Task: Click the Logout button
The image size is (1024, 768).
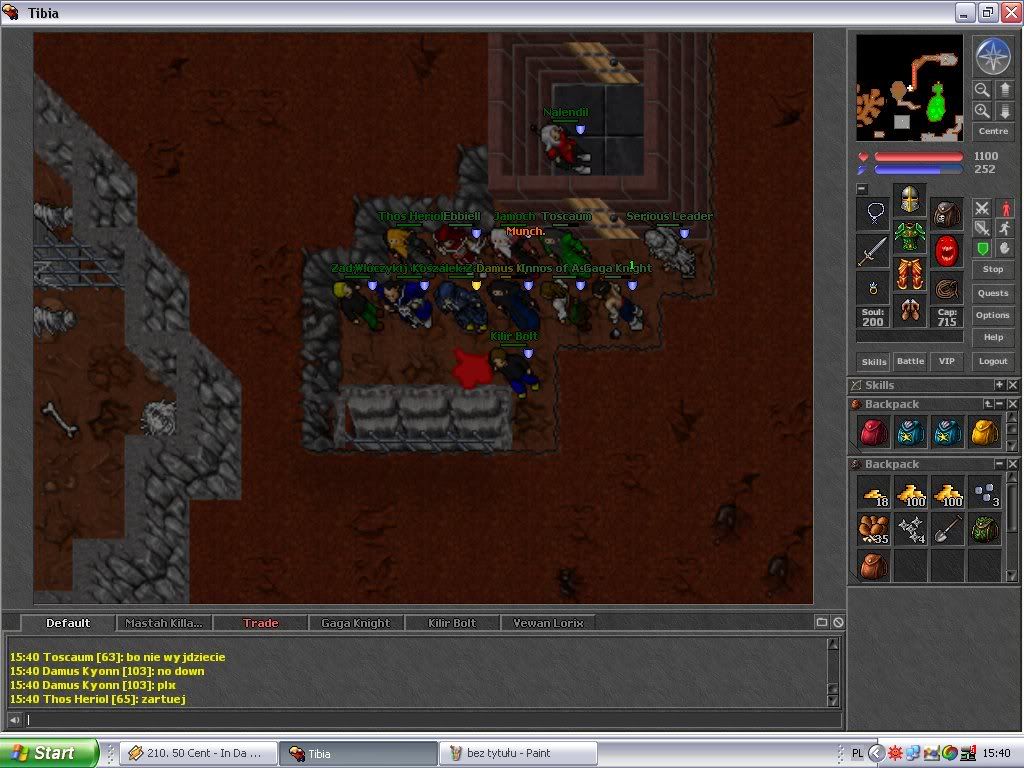Action: [x=992, y=362]
